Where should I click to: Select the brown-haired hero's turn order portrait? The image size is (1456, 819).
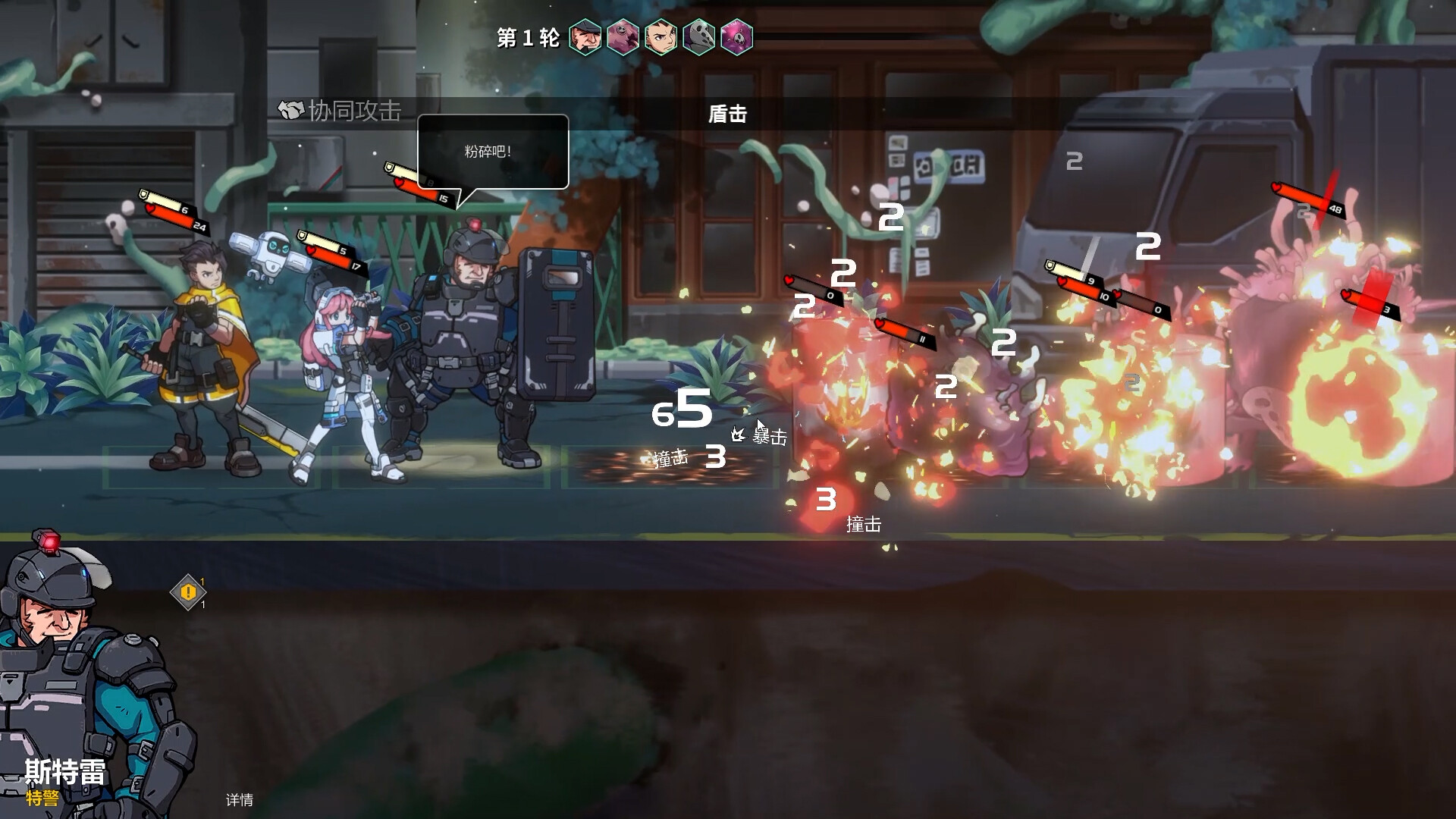coord(661,36)
